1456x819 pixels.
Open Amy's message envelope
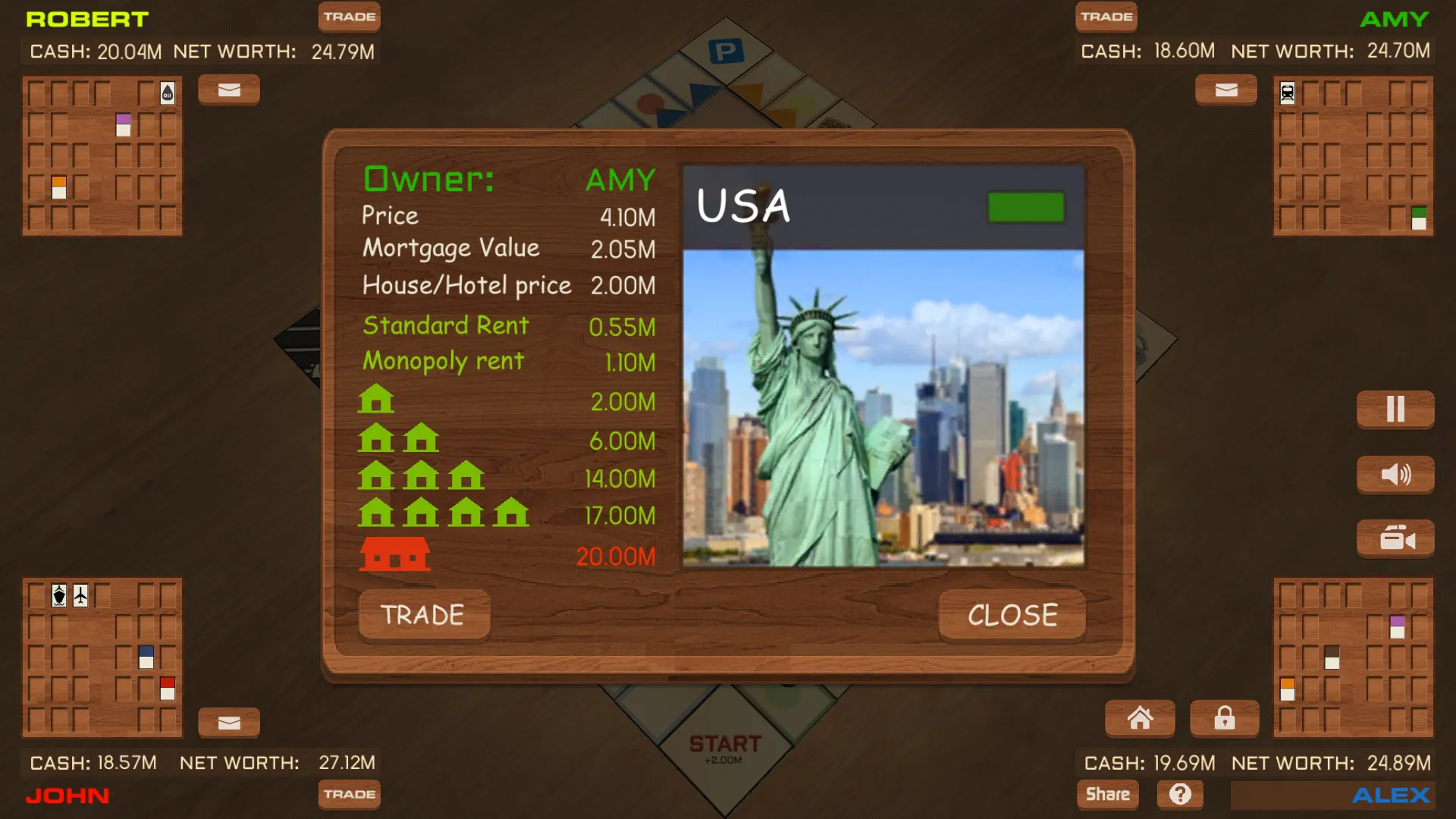click(x=1225, y=89)
